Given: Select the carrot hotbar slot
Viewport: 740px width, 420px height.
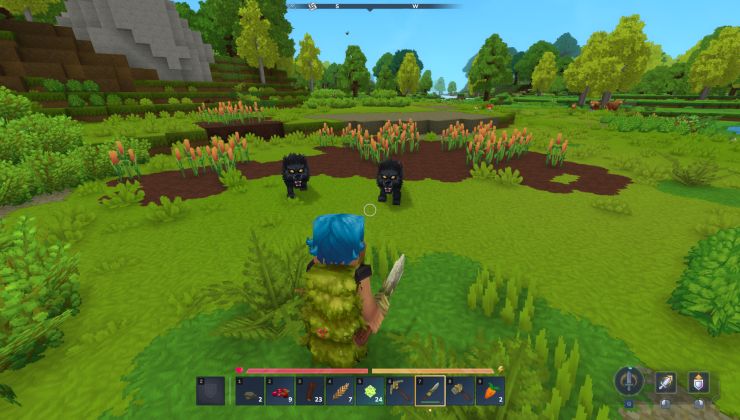Looking at the screenshot, I should tap(490, 390).
